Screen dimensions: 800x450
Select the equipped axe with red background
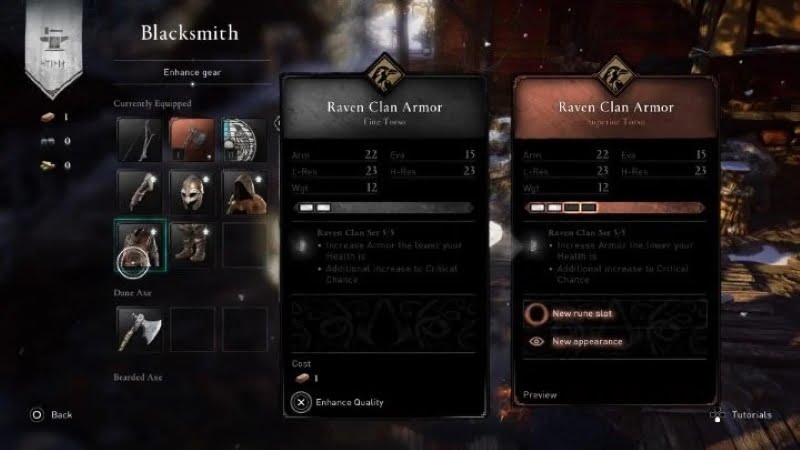click(x=191, y=139)
